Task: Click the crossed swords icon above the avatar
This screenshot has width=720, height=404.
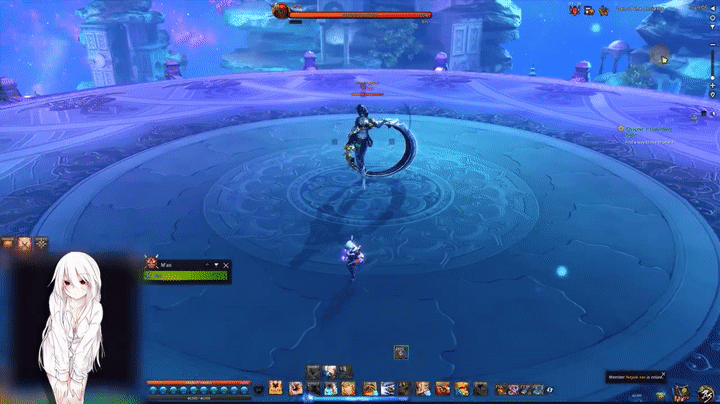Action: pos(25,243)
